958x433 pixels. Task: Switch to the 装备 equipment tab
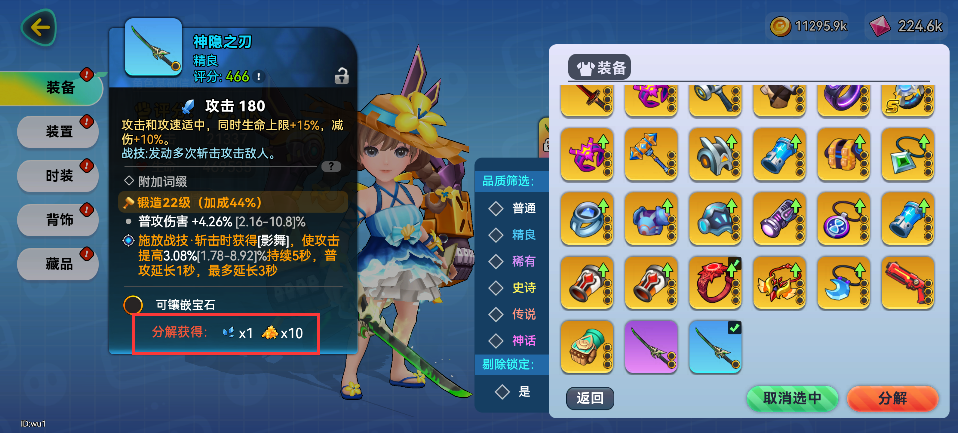point(60,88)
